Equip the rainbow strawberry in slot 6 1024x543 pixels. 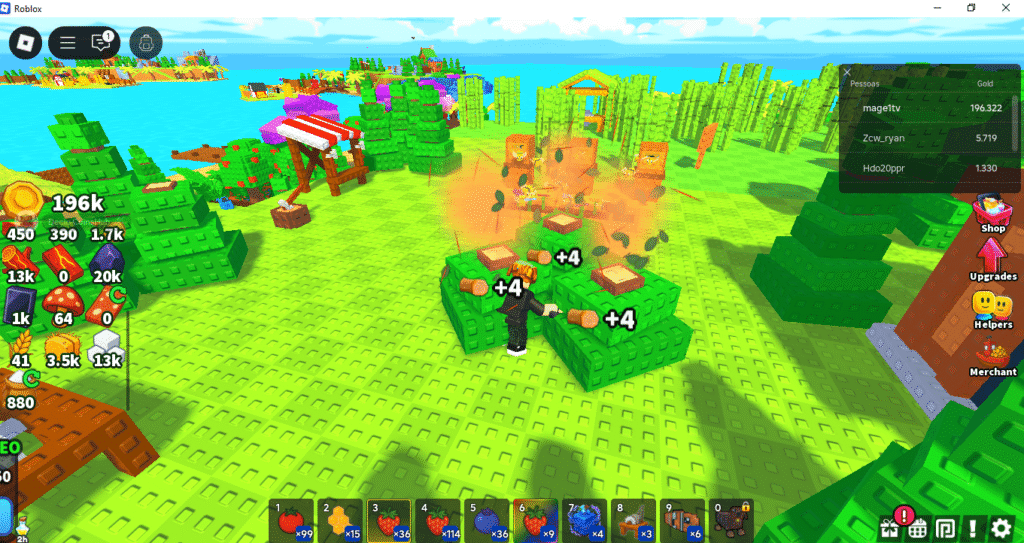click(x=536, y=521)
